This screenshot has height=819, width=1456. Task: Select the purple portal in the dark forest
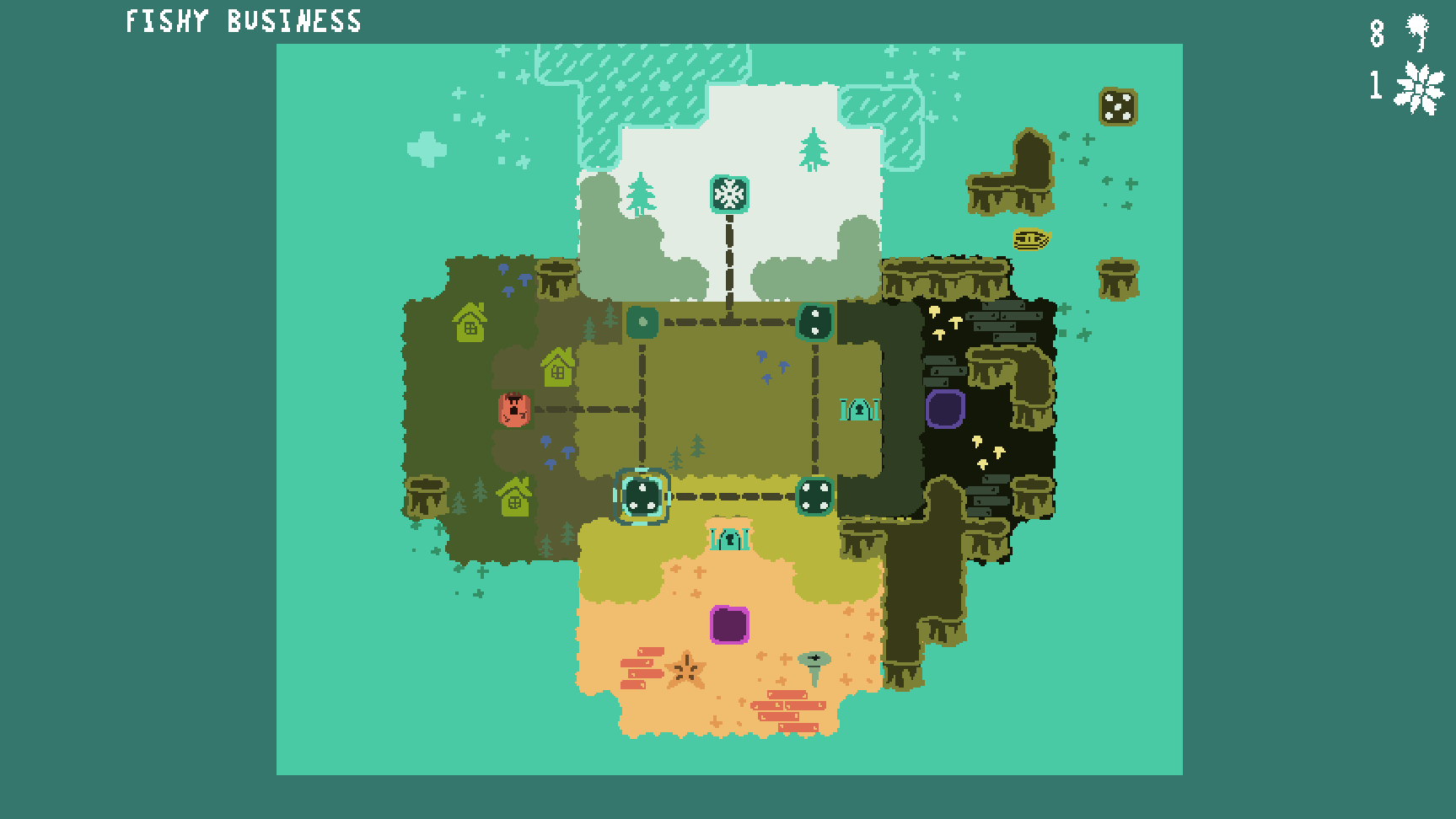point(946,410)
